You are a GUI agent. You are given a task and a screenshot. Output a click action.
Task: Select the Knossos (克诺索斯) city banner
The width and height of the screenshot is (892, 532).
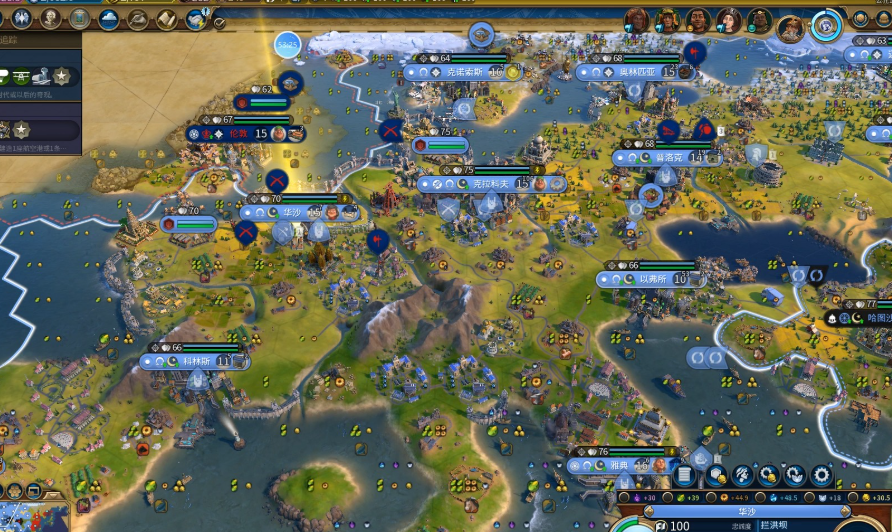coord(463,72)
